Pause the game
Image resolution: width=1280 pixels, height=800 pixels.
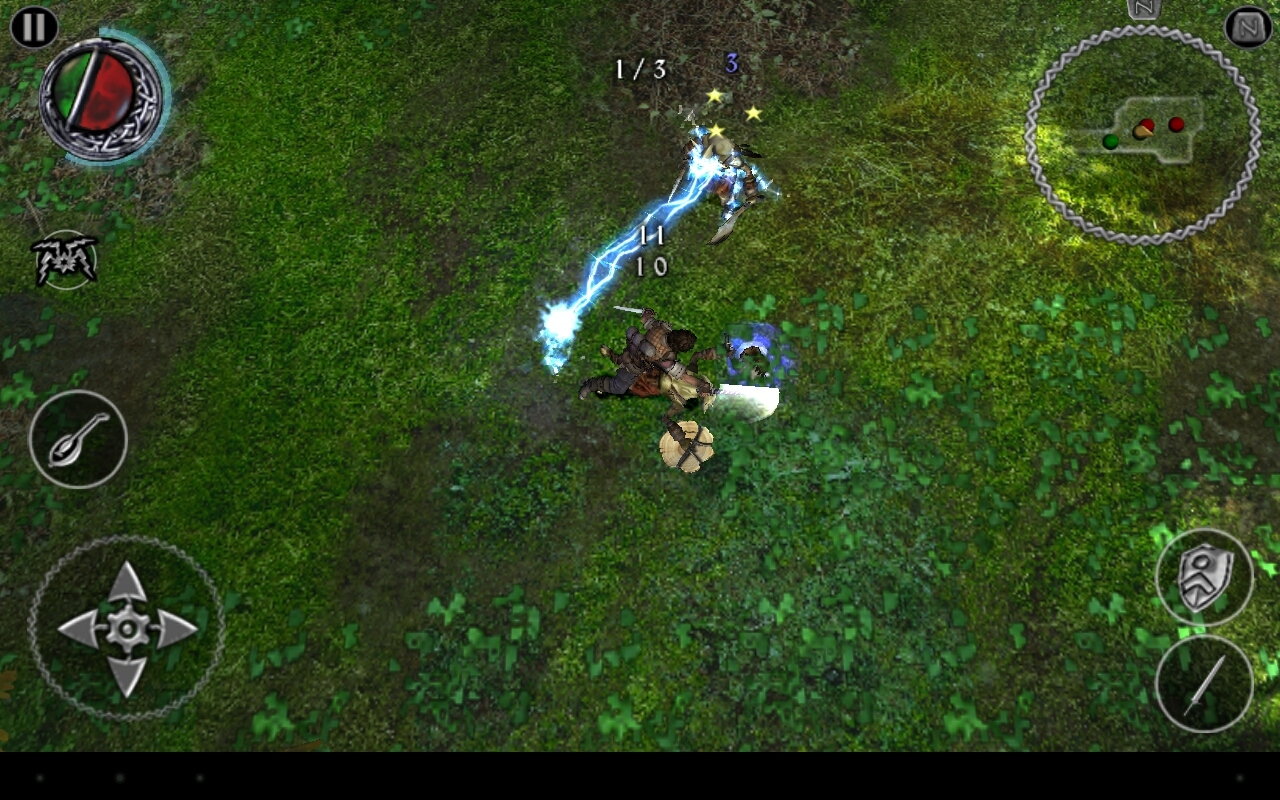click(33, 27)
